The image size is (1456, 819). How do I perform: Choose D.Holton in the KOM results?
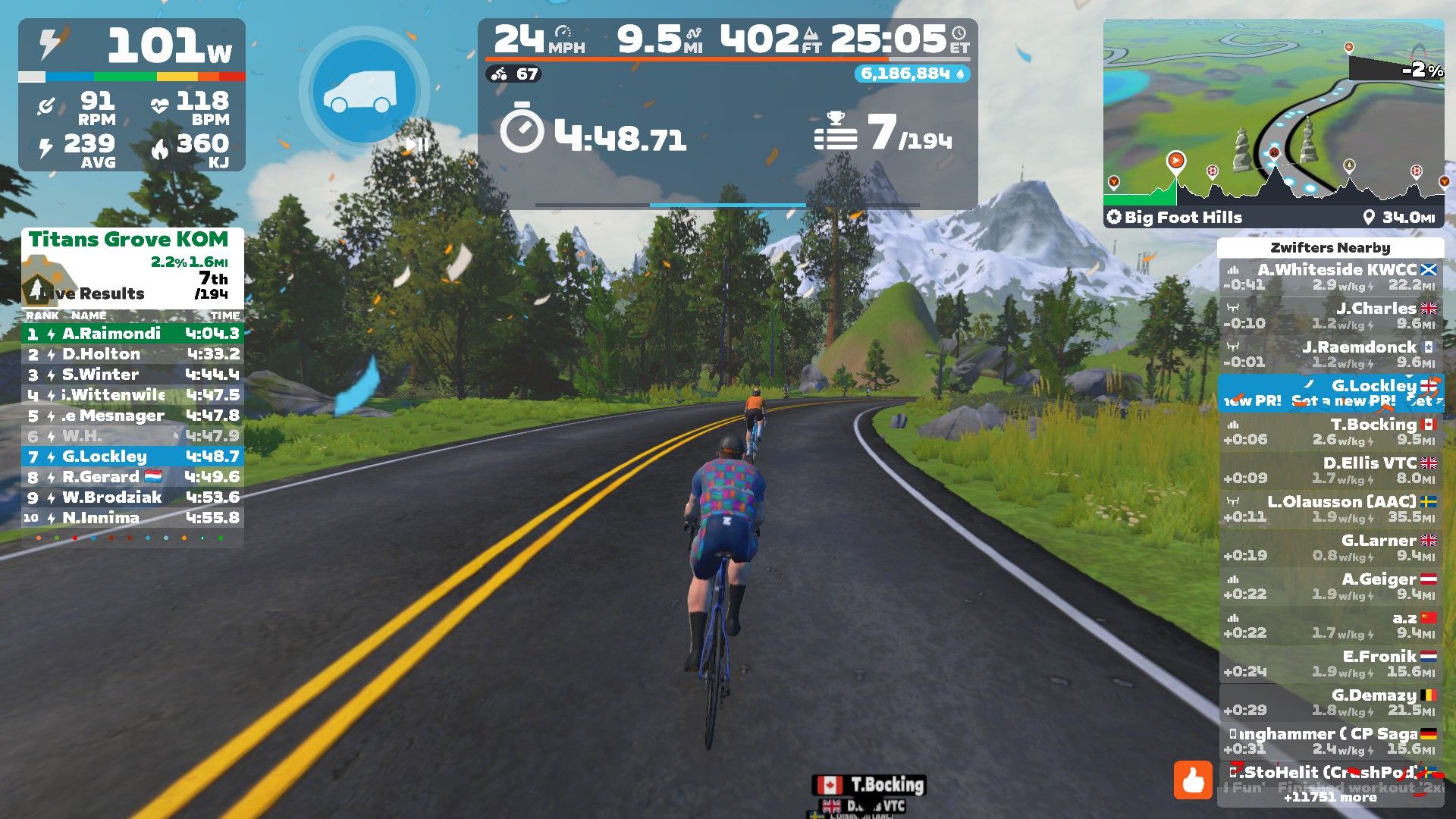tap(133, 354)
